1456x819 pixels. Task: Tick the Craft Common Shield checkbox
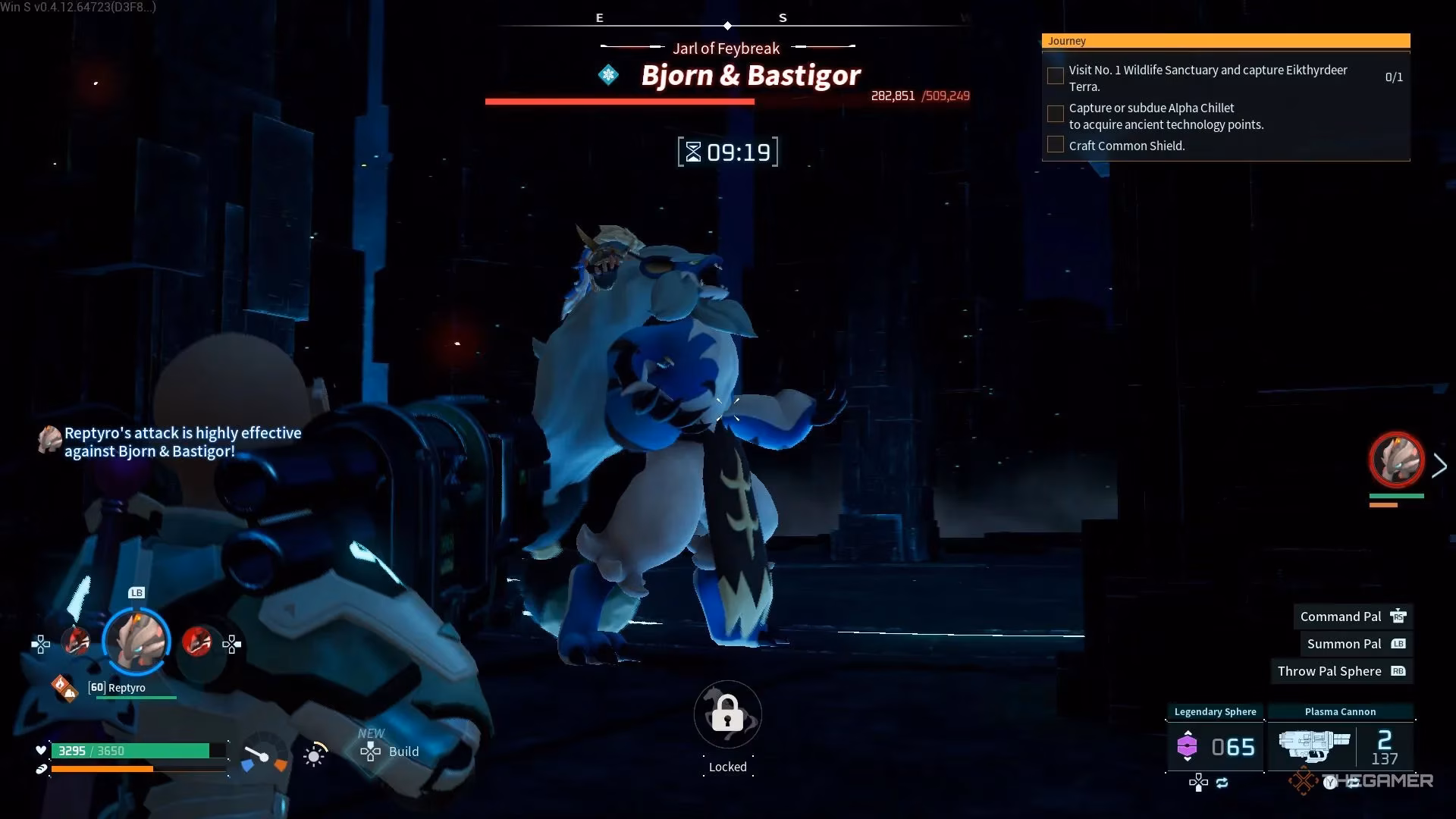tap(1055, 145)
